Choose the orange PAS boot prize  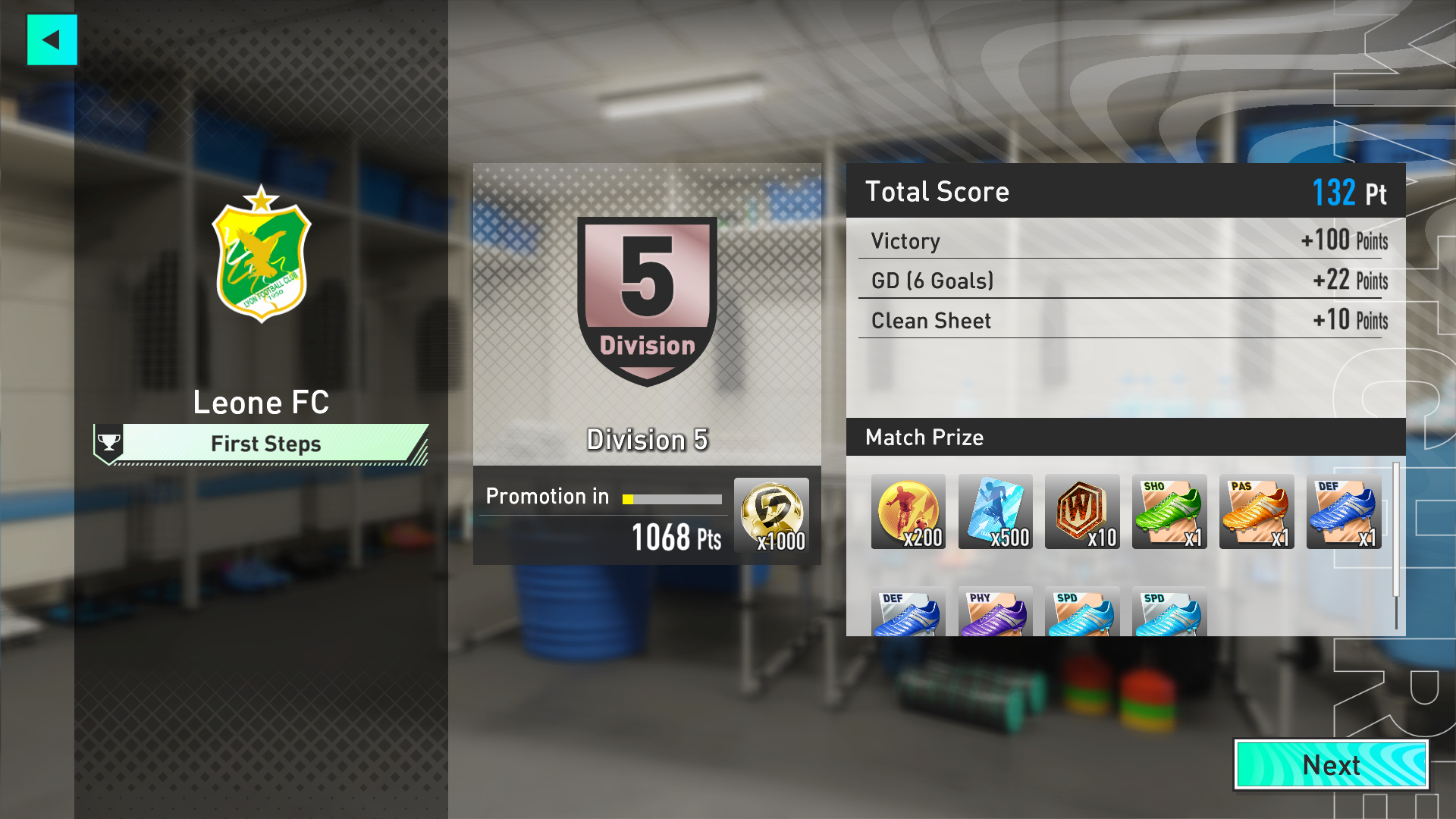[x=1256, y=512]
